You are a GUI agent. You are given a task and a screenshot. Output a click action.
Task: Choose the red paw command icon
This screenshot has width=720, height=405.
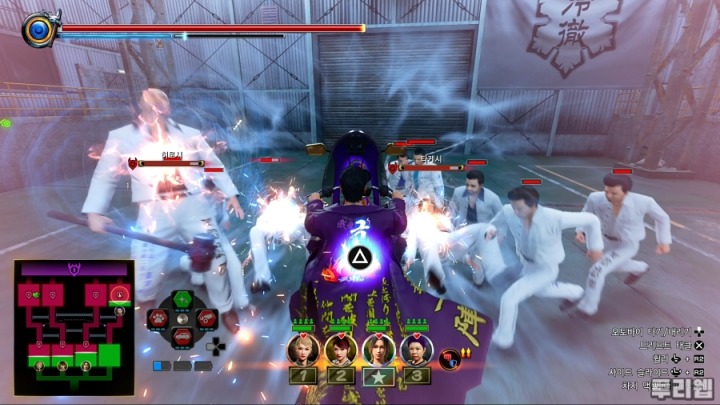pyautogui.click(x=159, y=319)
